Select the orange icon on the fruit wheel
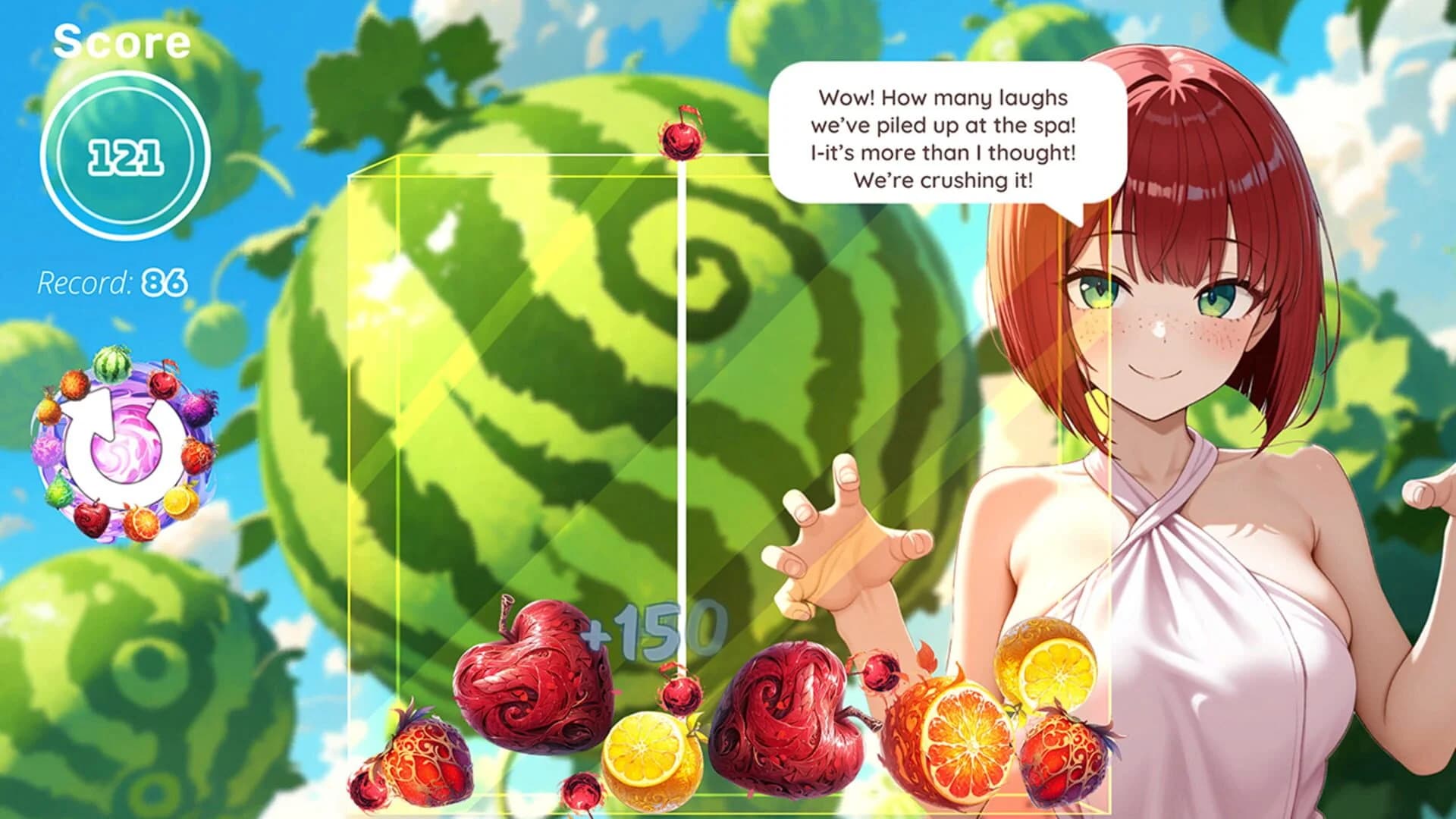This screenshot has height=819, width=1456. point(140,522)
